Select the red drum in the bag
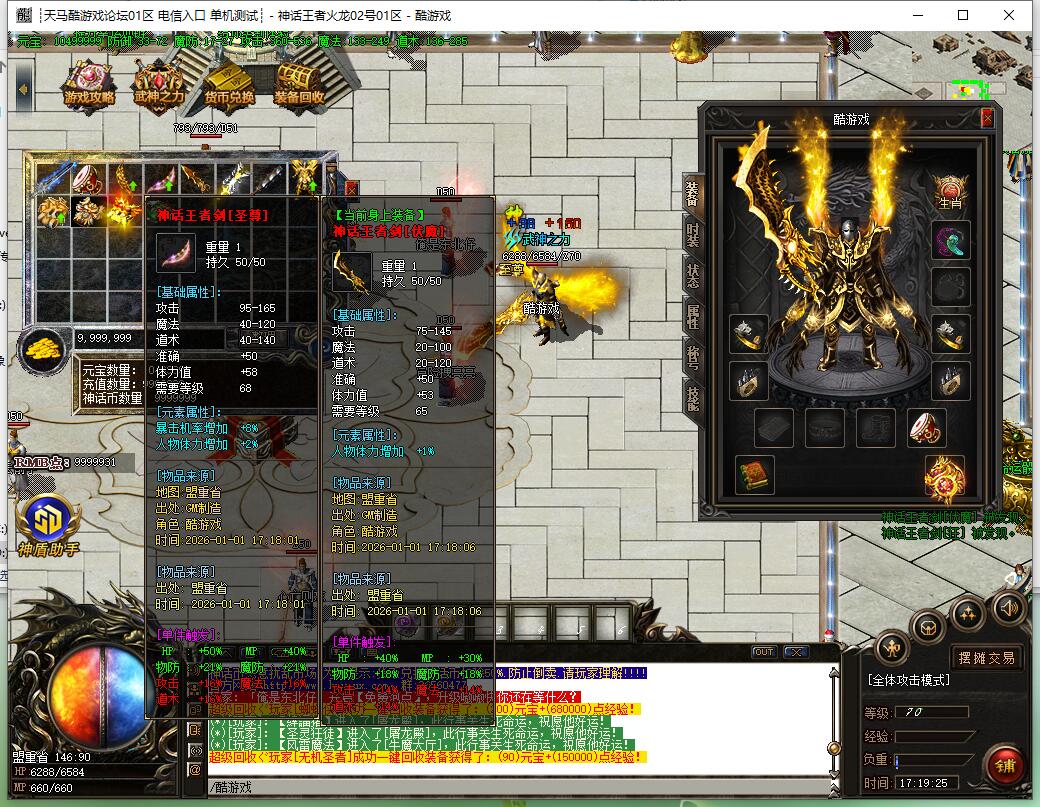 click(90, 179)
